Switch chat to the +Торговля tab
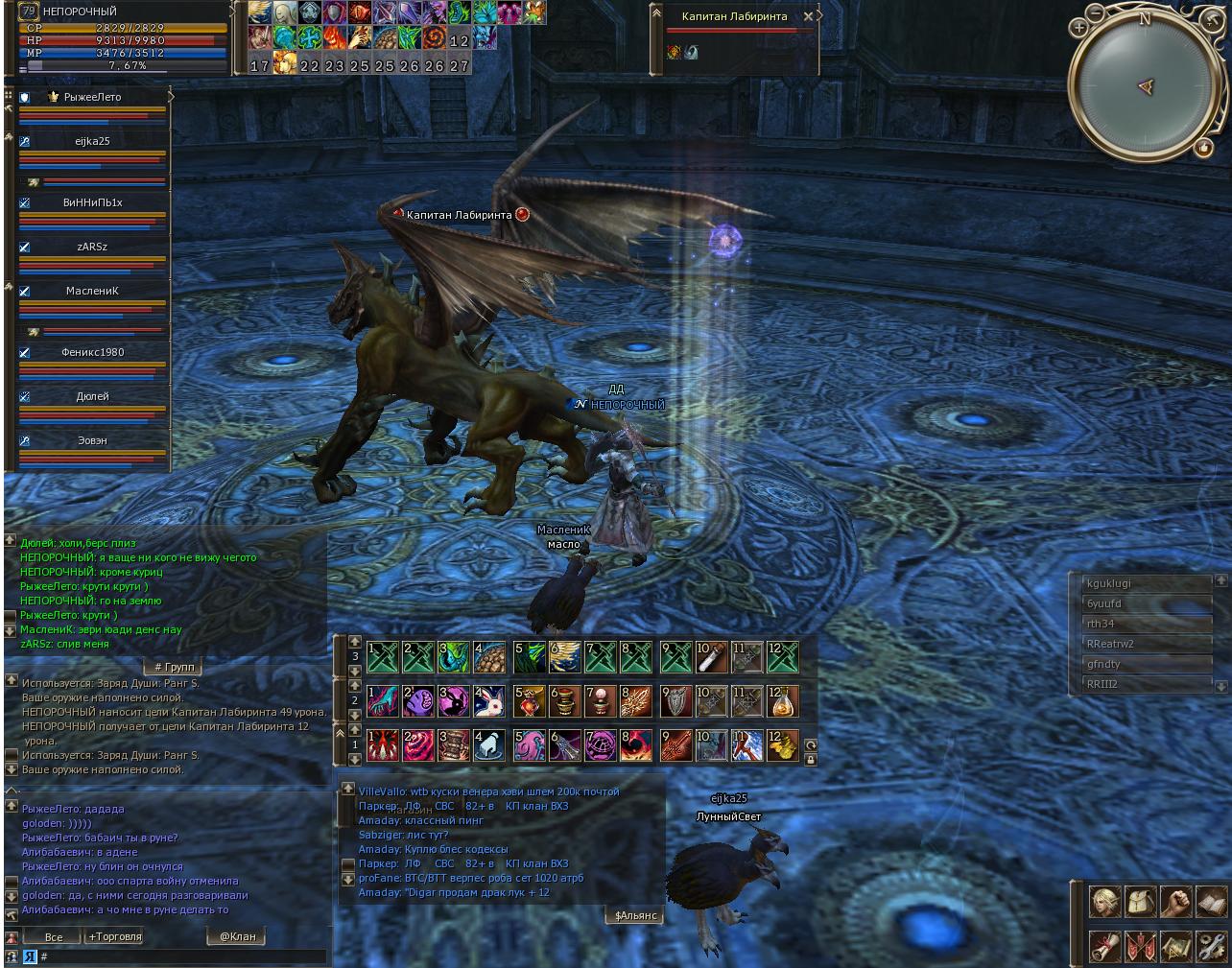 (x=114, y=936)
